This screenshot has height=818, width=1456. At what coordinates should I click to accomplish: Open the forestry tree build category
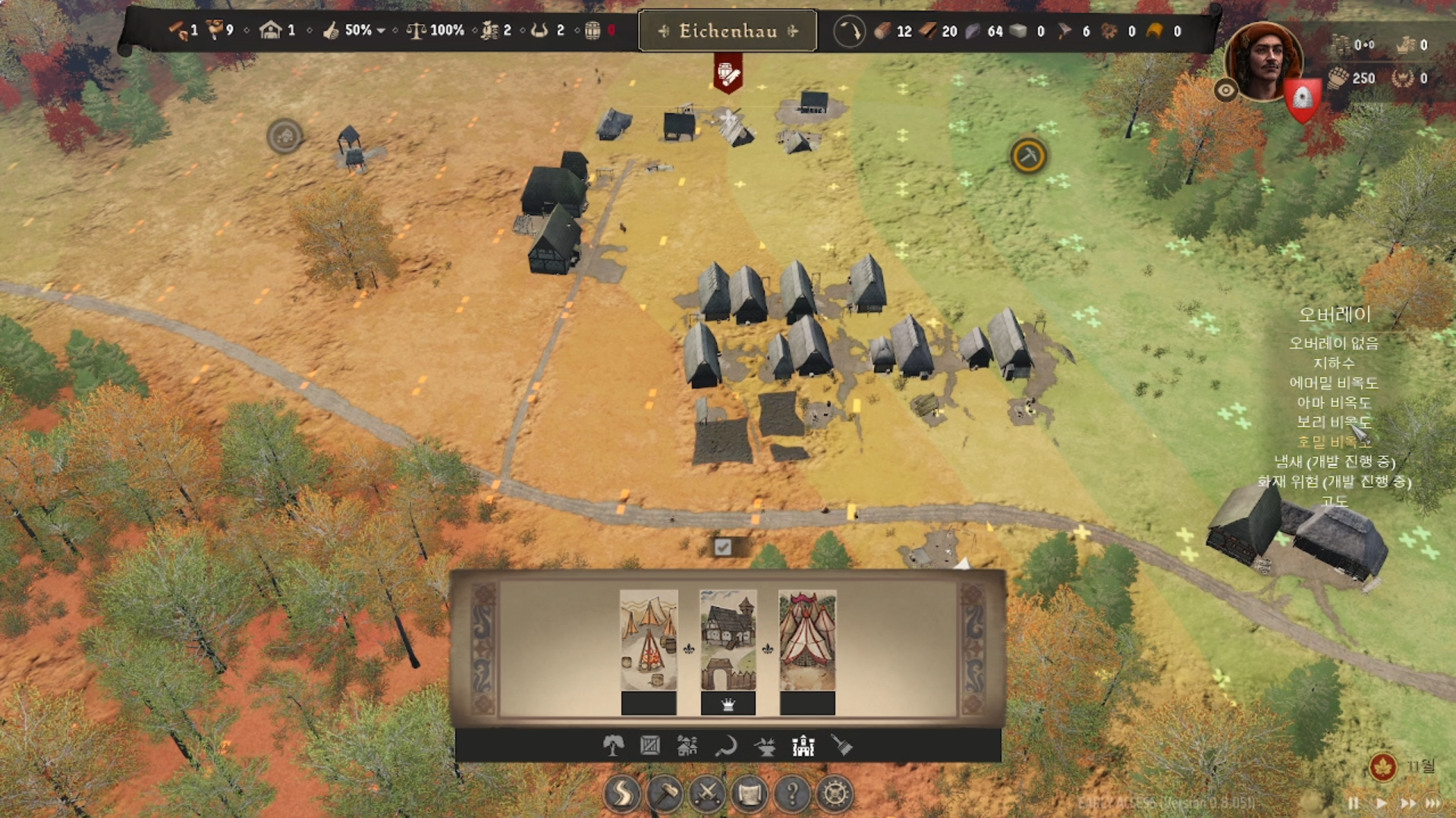(613, 747)
